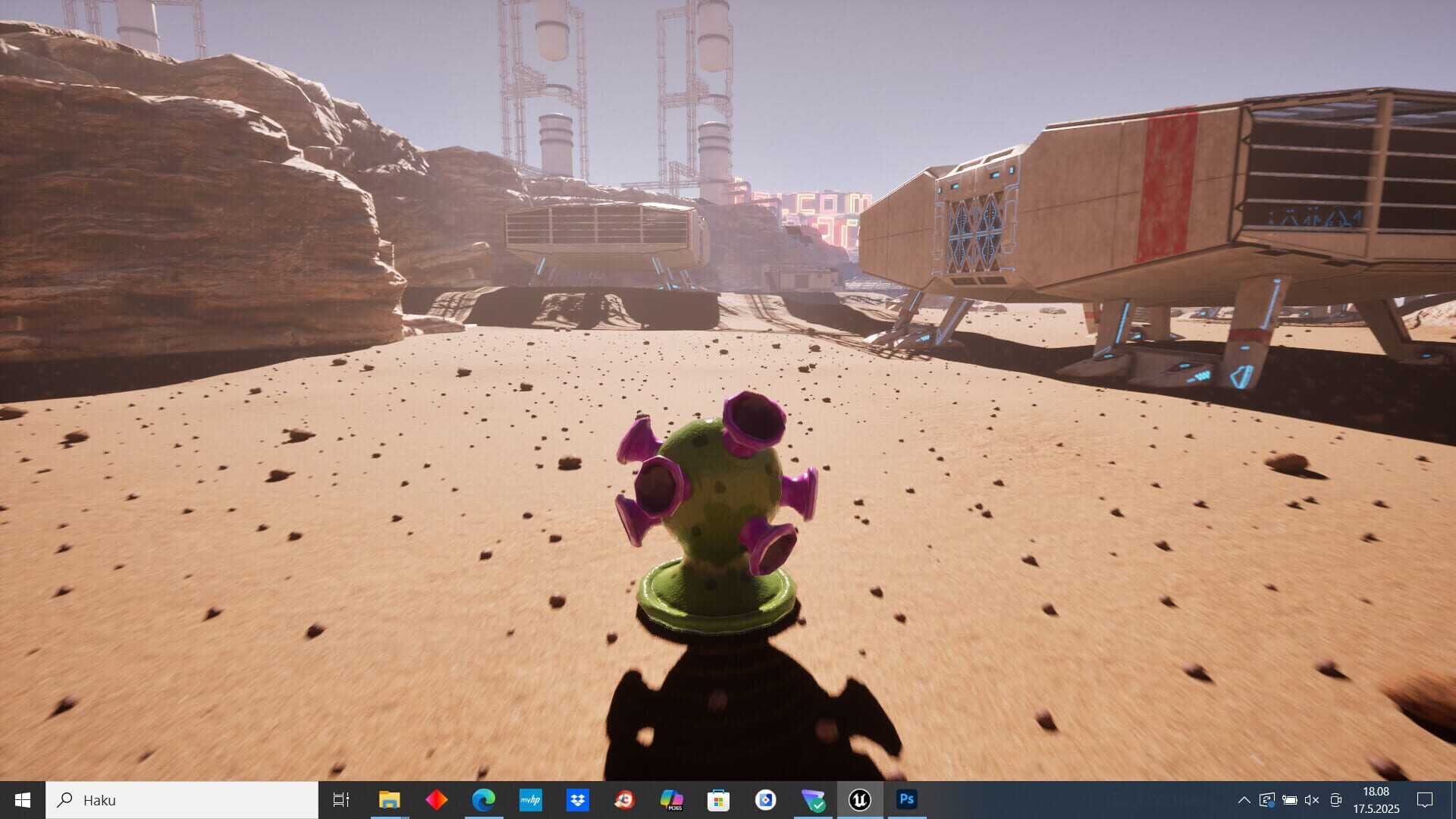This screenshot has width=1456, height=819.
Task: Unmute the system volume
Action: pyautogui.click(x=1313, y=800)
